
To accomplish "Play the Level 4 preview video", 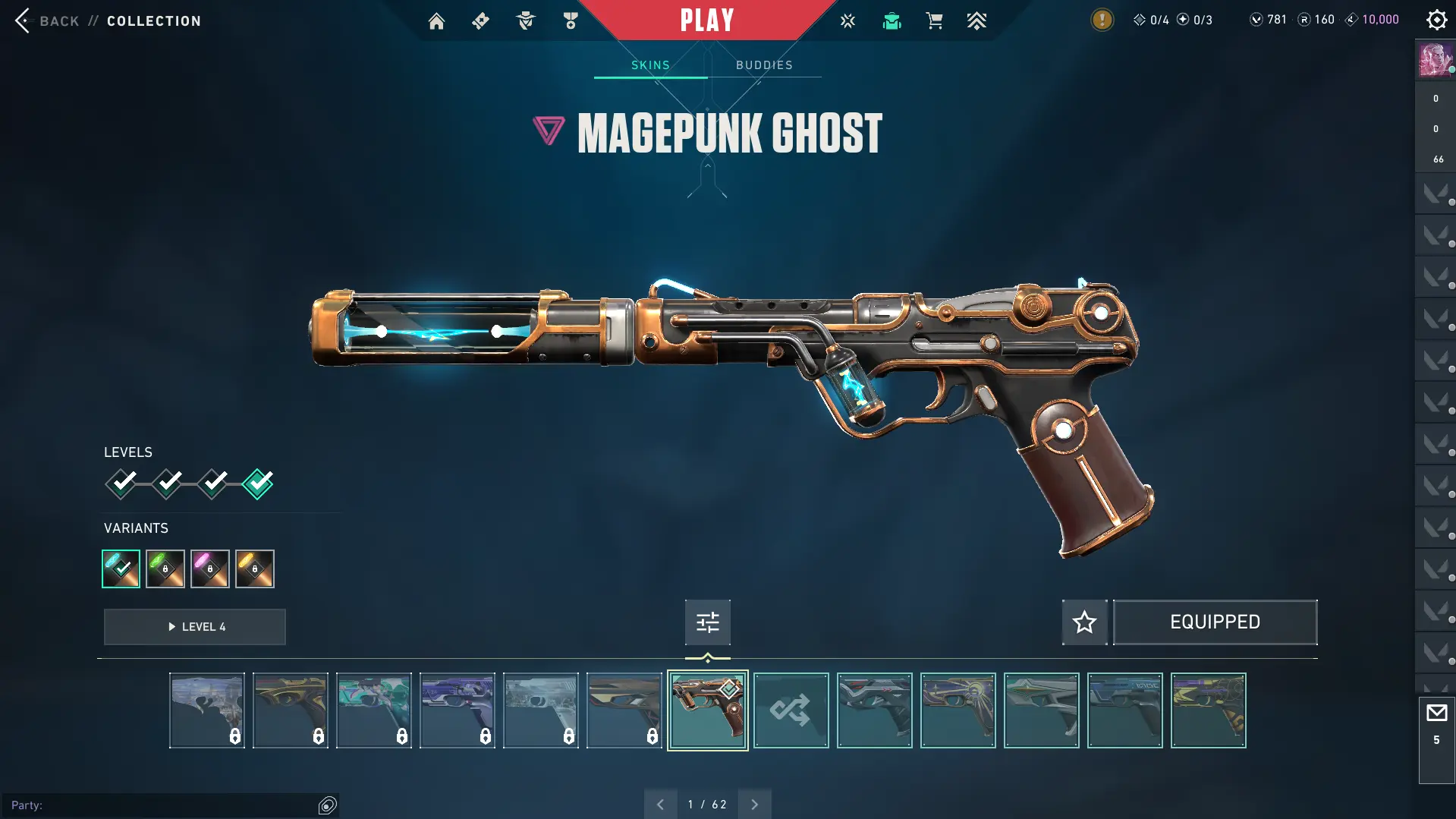I will (x=195, y=627).
